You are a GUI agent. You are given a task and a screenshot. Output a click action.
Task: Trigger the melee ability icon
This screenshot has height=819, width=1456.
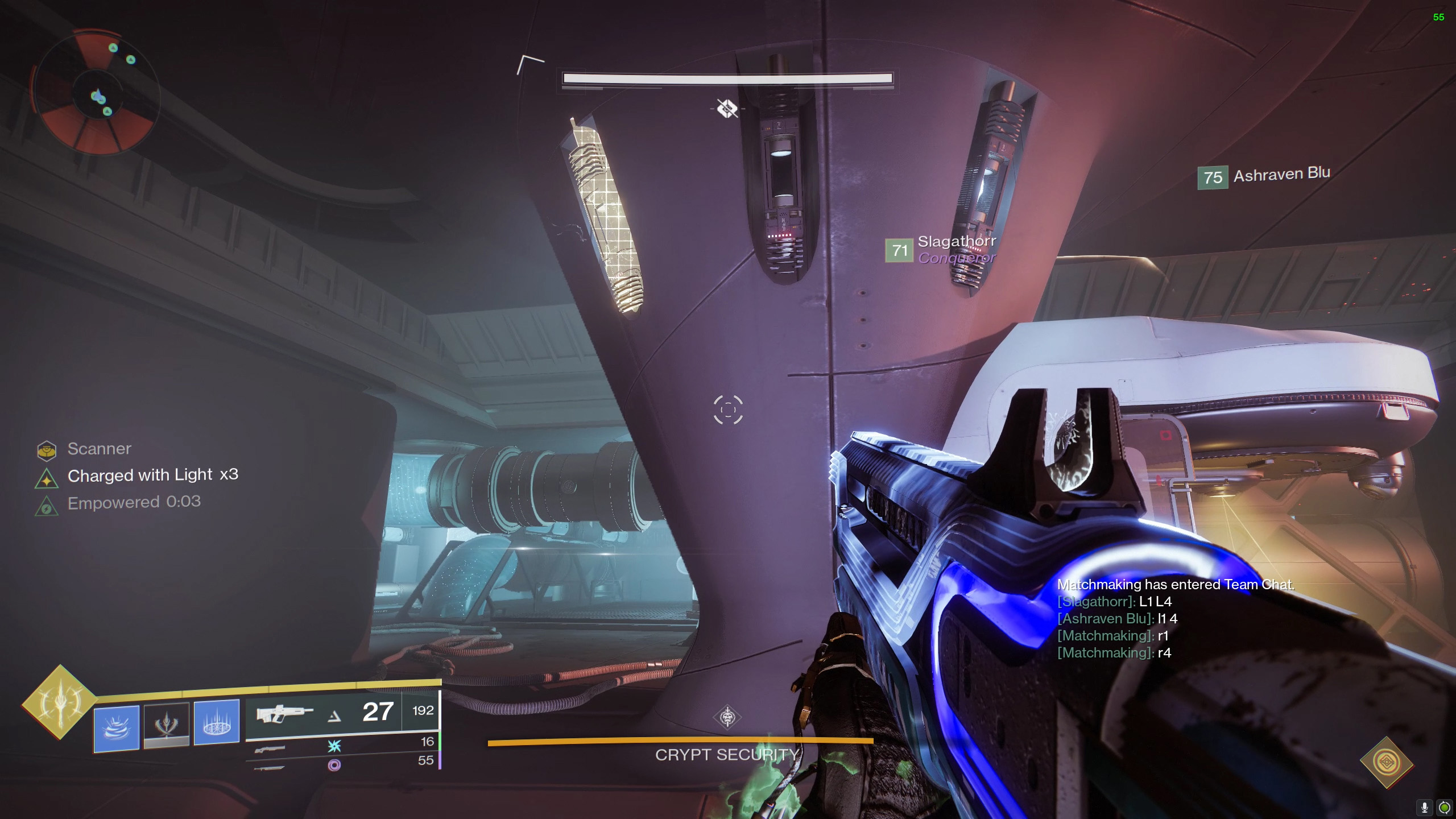(x=166, y=725)
